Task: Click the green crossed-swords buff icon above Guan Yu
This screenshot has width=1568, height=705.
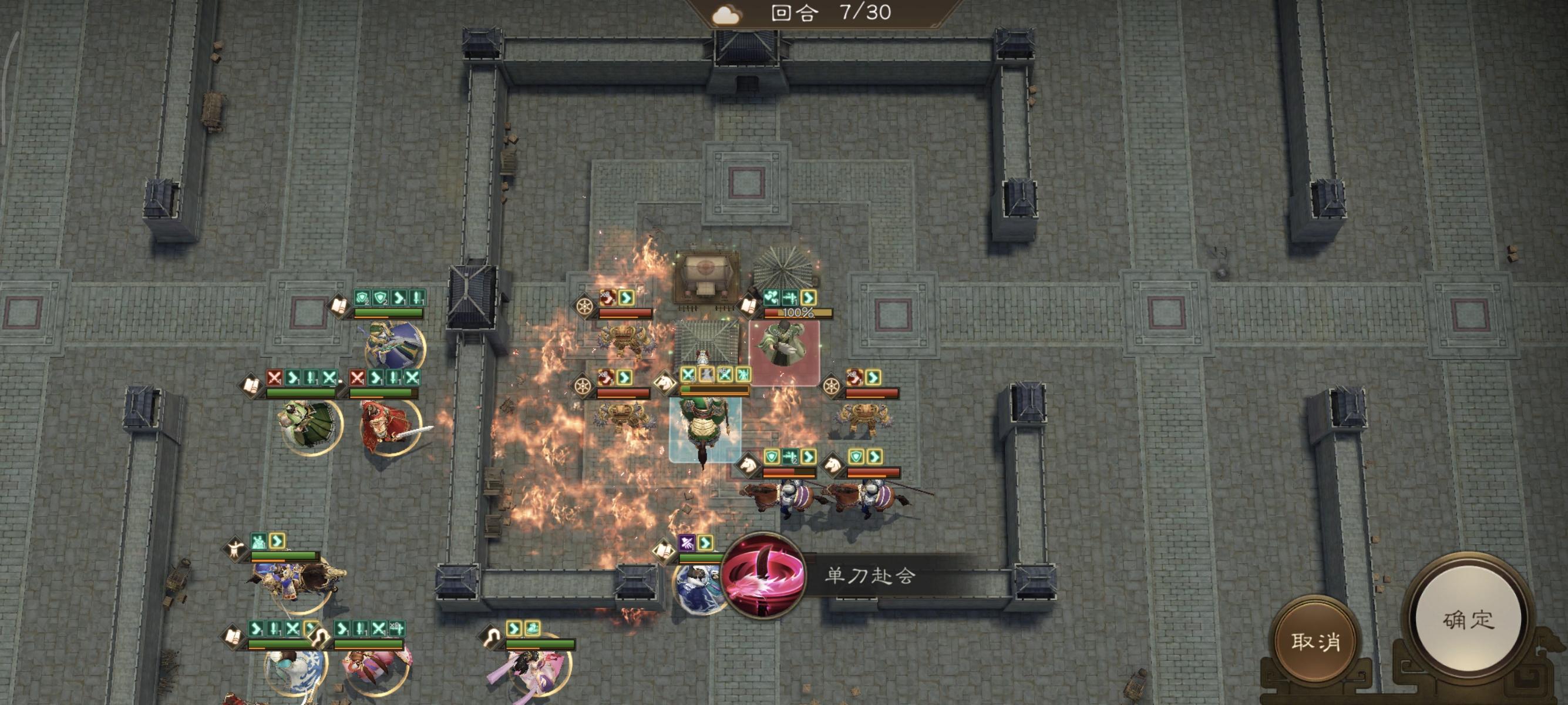Action: (x=688, y=375)
